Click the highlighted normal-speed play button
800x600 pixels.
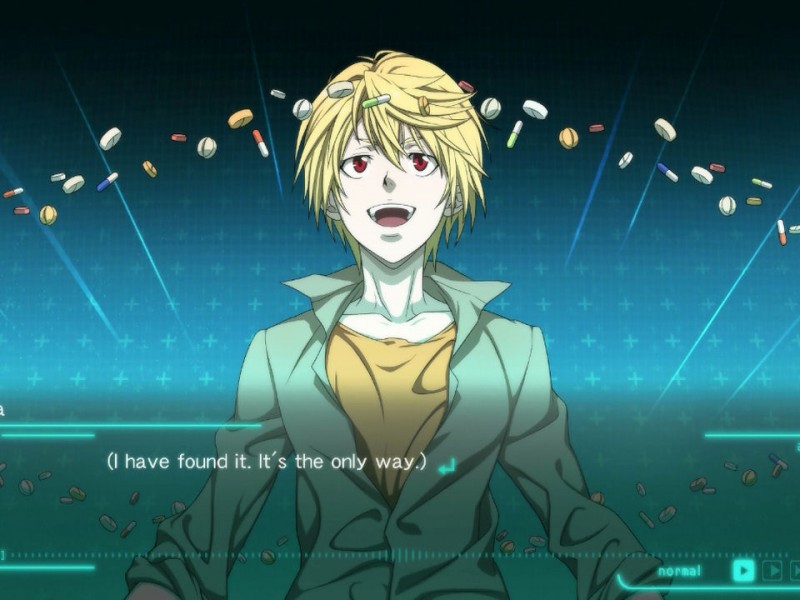pos(743,571)
